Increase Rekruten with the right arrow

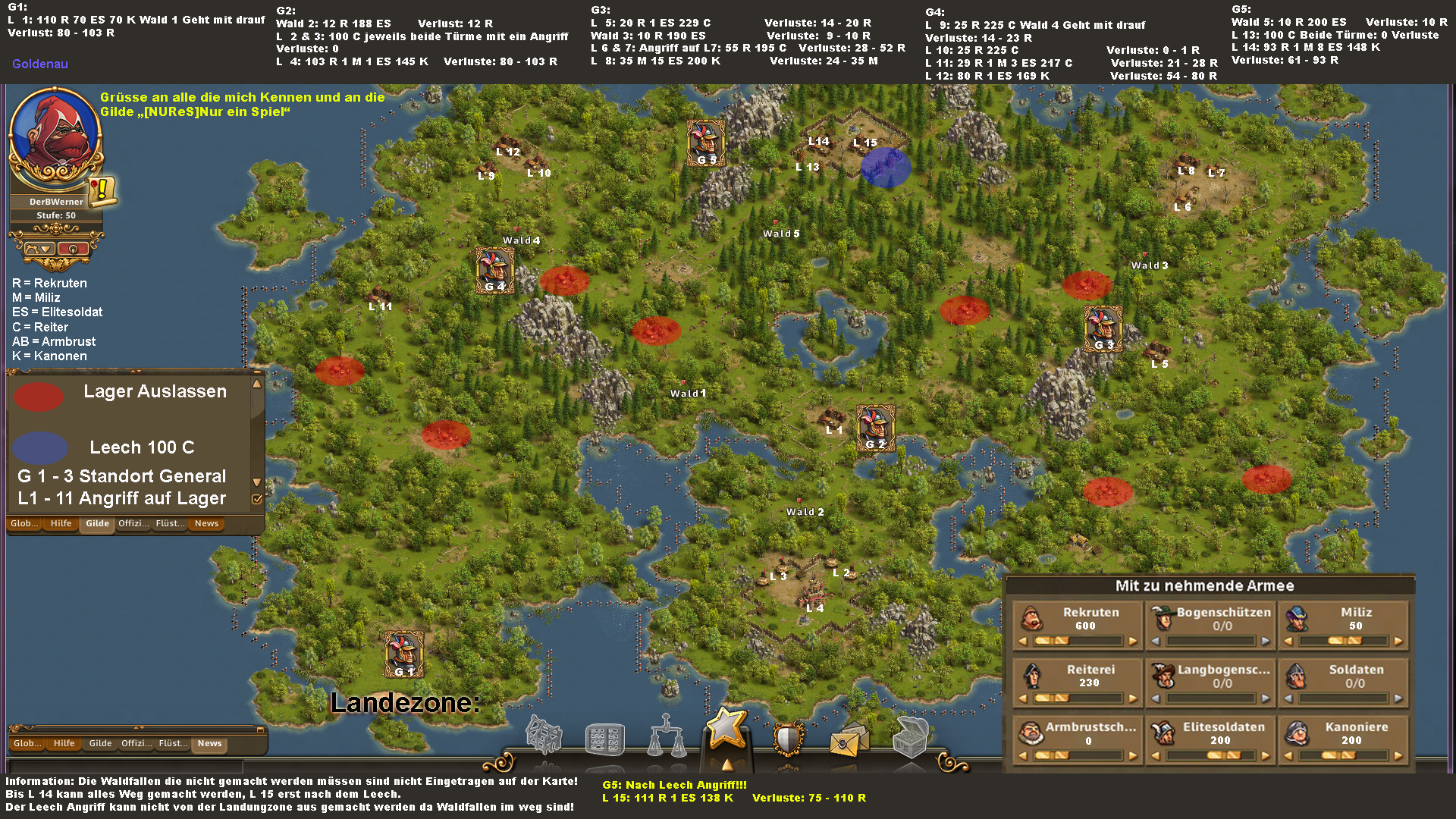point(1133,642)
